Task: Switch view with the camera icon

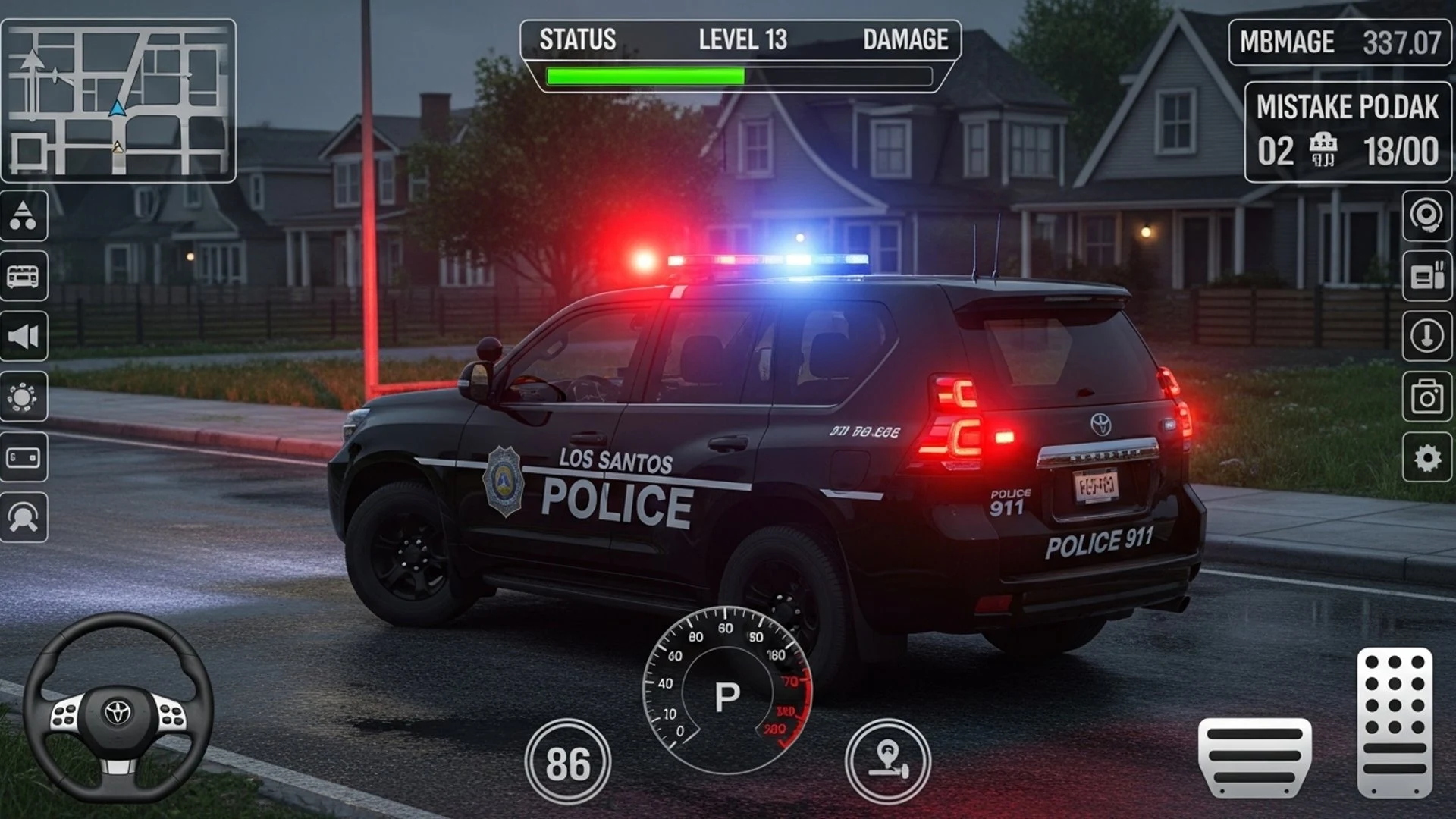Action: pyautogui.click(x=1426, y=397)
